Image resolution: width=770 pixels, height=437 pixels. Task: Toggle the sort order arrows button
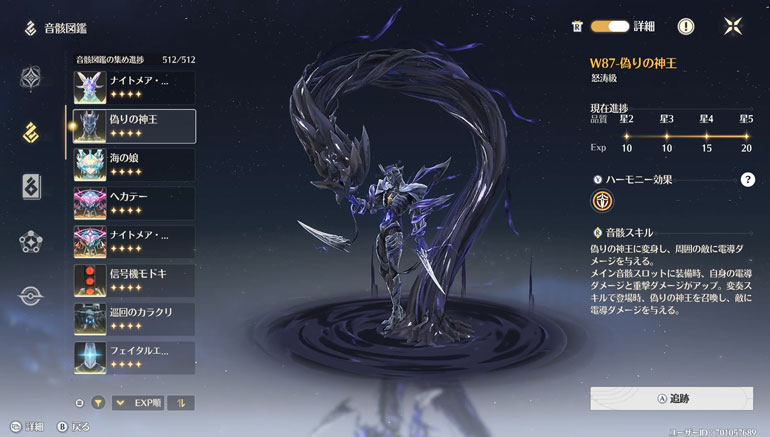pos(181,403)
